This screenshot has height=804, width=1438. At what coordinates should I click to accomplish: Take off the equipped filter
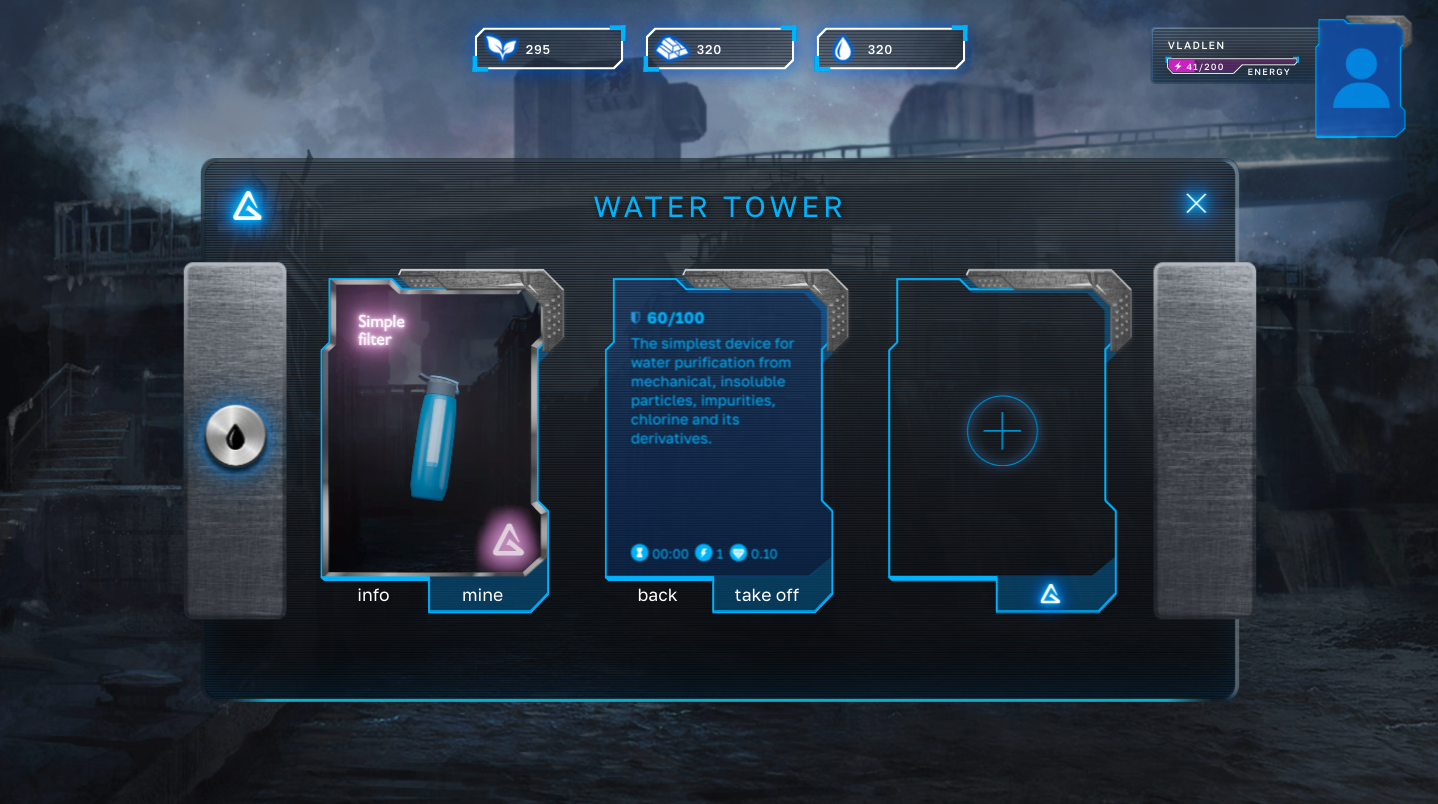pyautogui.click(x=767, y=595)
